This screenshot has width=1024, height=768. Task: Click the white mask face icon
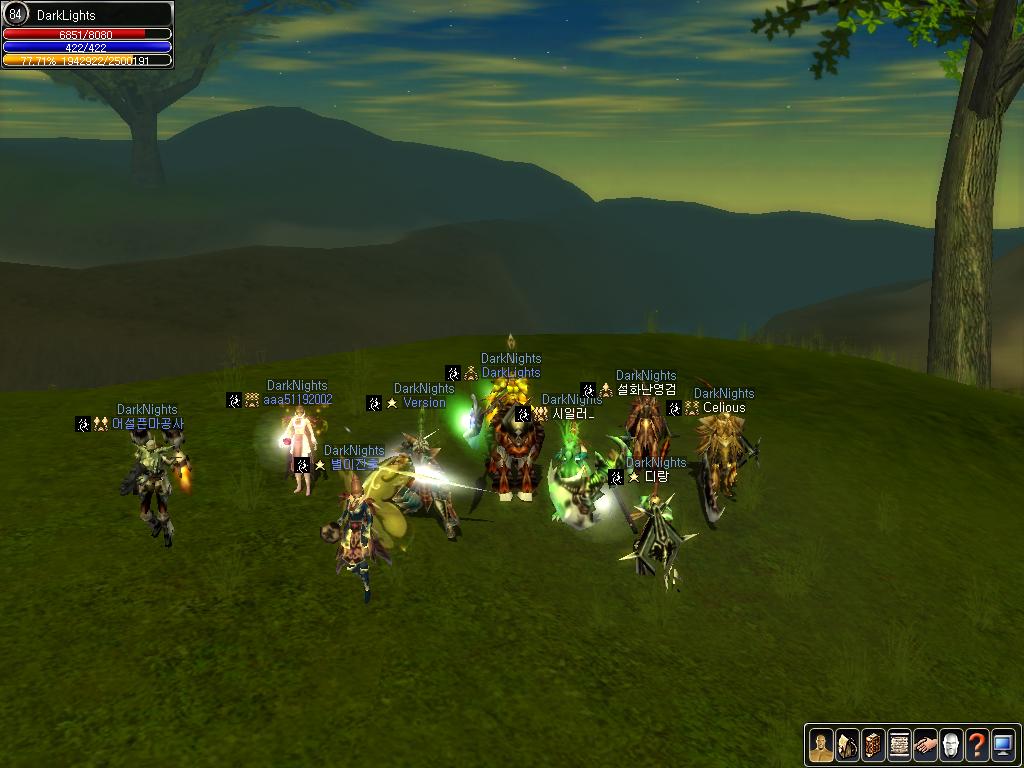951,744
